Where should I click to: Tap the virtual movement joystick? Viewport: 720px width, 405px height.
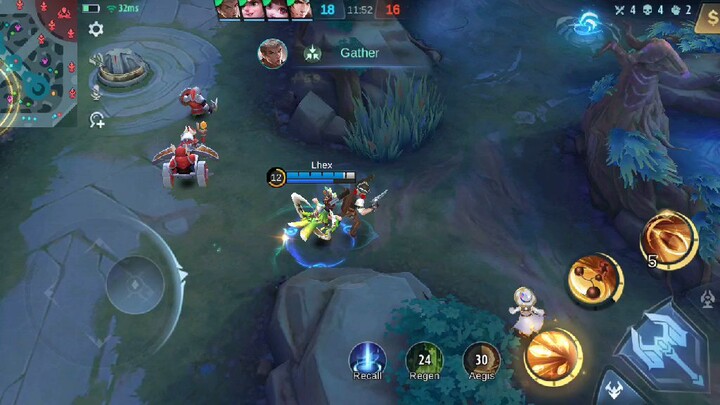click(135, 285)
